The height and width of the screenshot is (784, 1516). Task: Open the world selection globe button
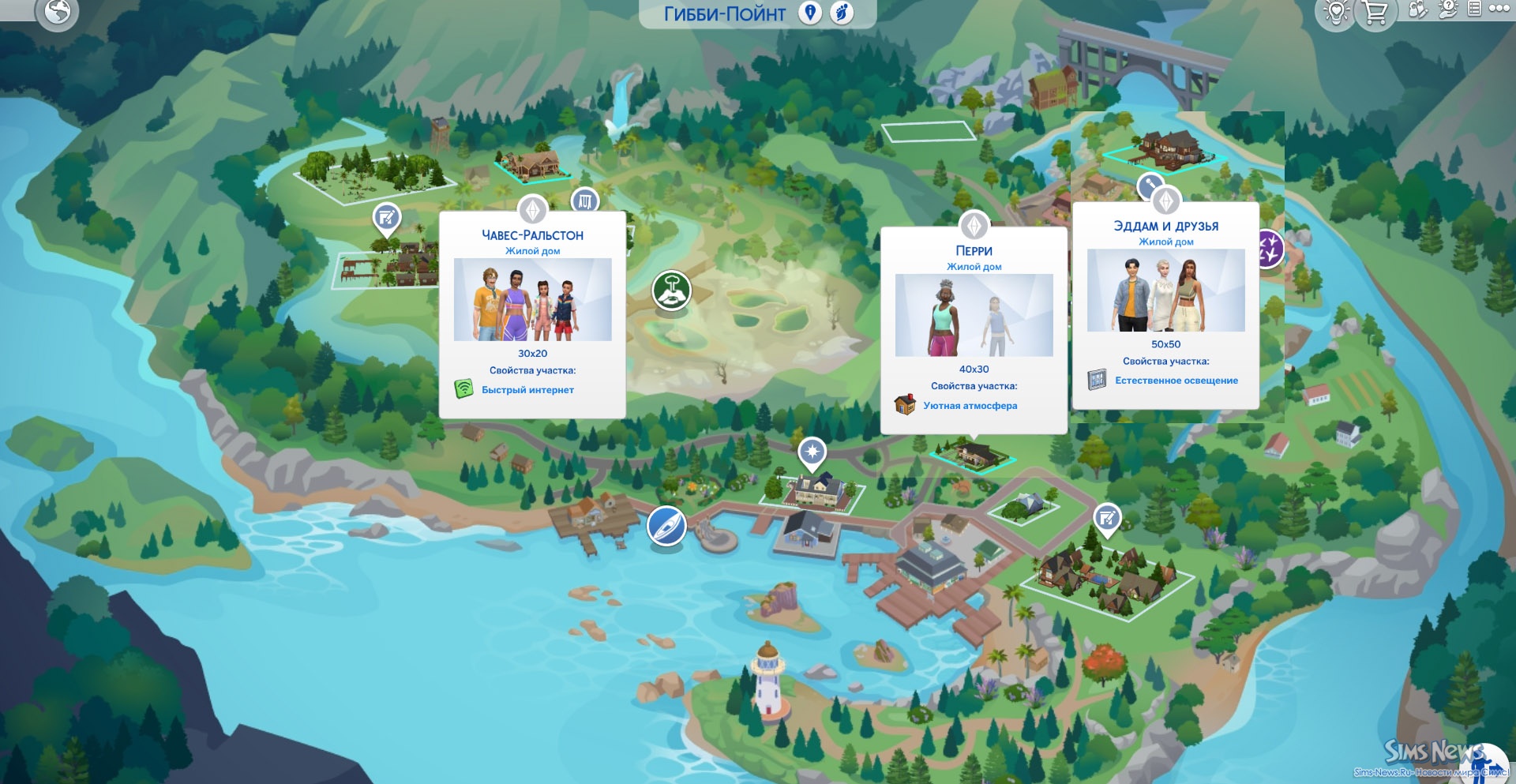[x=58, y=12]
